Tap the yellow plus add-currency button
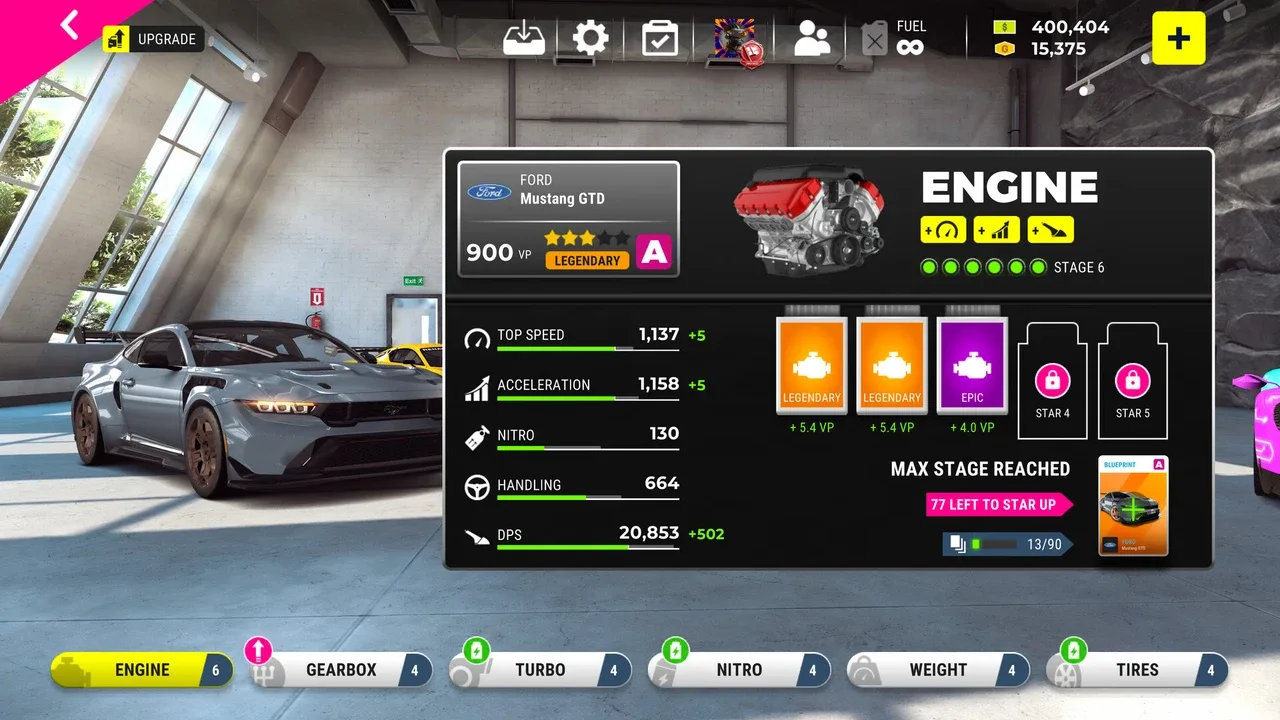1280x720 pixels. click(x=1178, y=39)
